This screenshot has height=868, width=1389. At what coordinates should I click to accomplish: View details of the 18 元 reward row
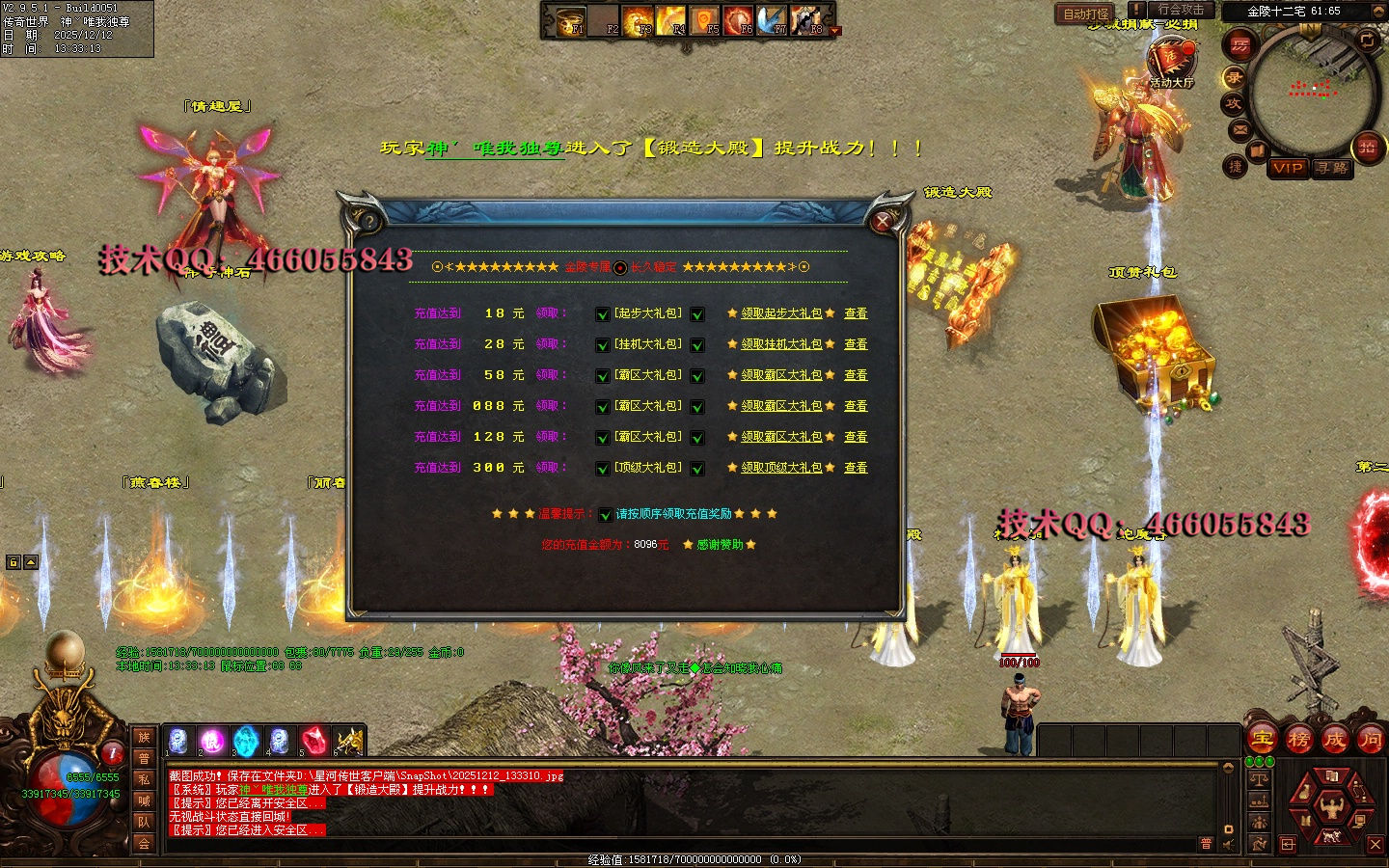click(x=856, y=313)
